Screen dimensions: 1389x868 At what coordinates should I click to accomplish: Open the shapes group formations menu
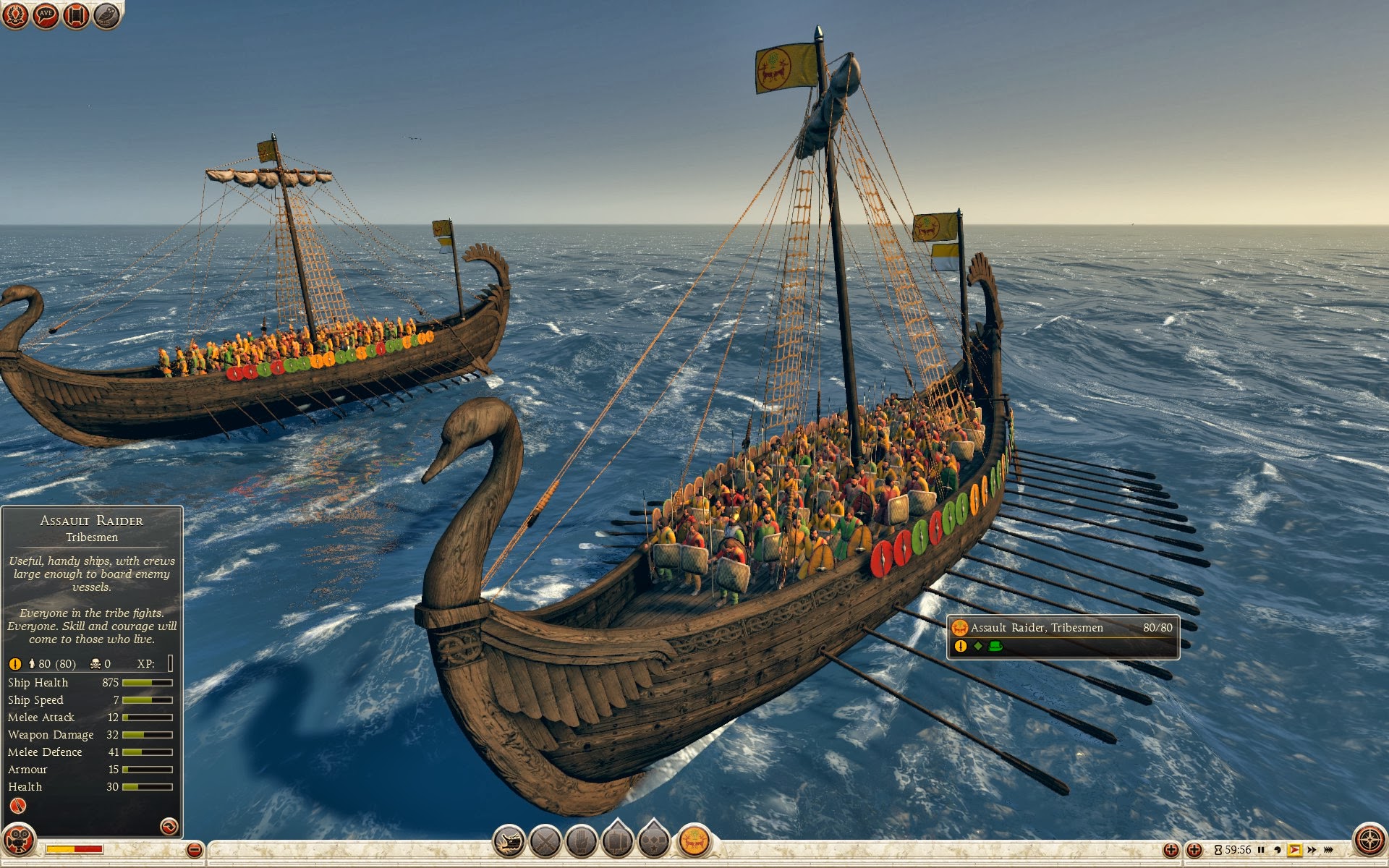point(654,842)
